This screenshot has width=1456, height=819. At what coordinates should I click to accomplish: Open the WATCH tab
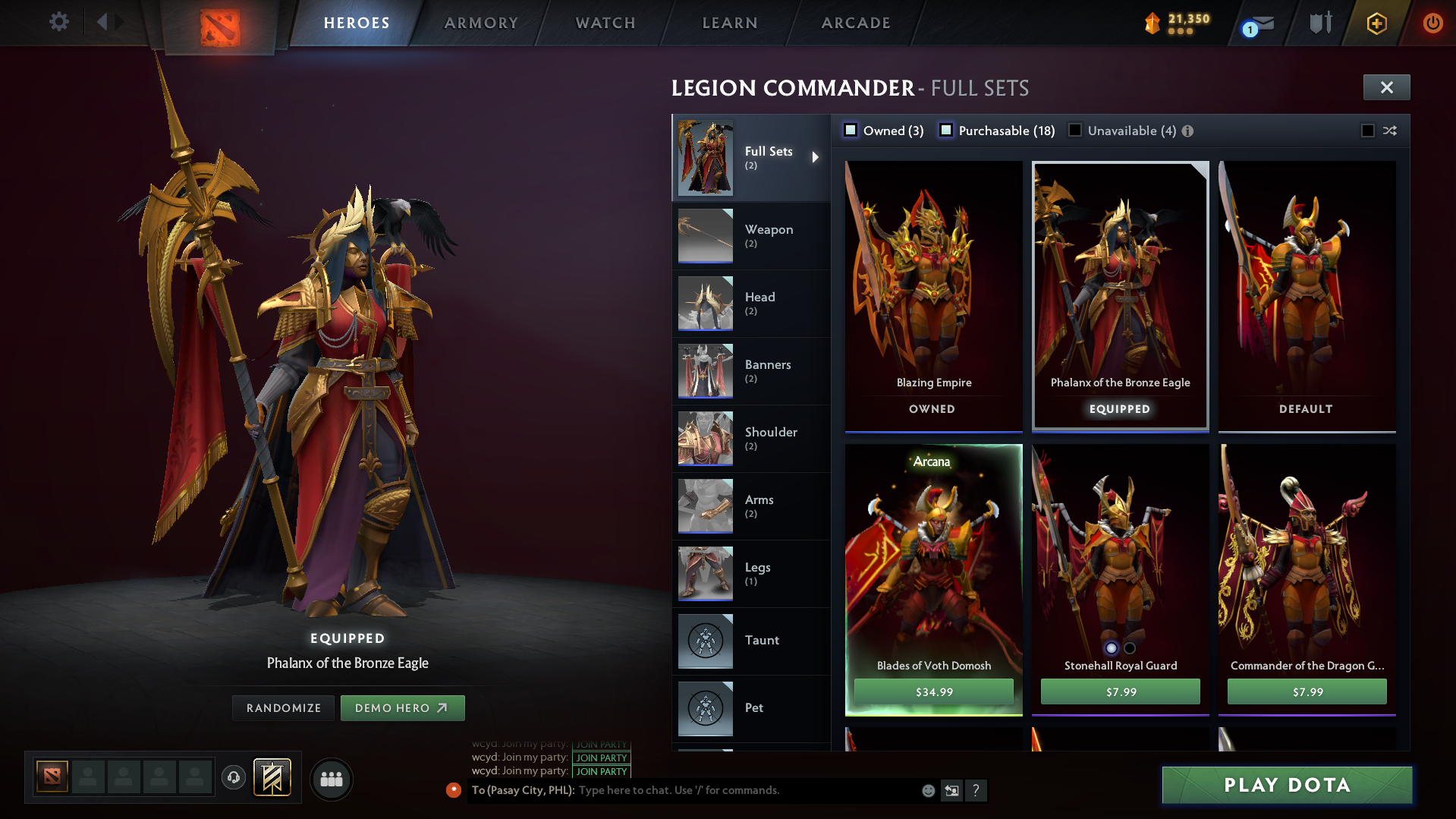coord(605,23)
